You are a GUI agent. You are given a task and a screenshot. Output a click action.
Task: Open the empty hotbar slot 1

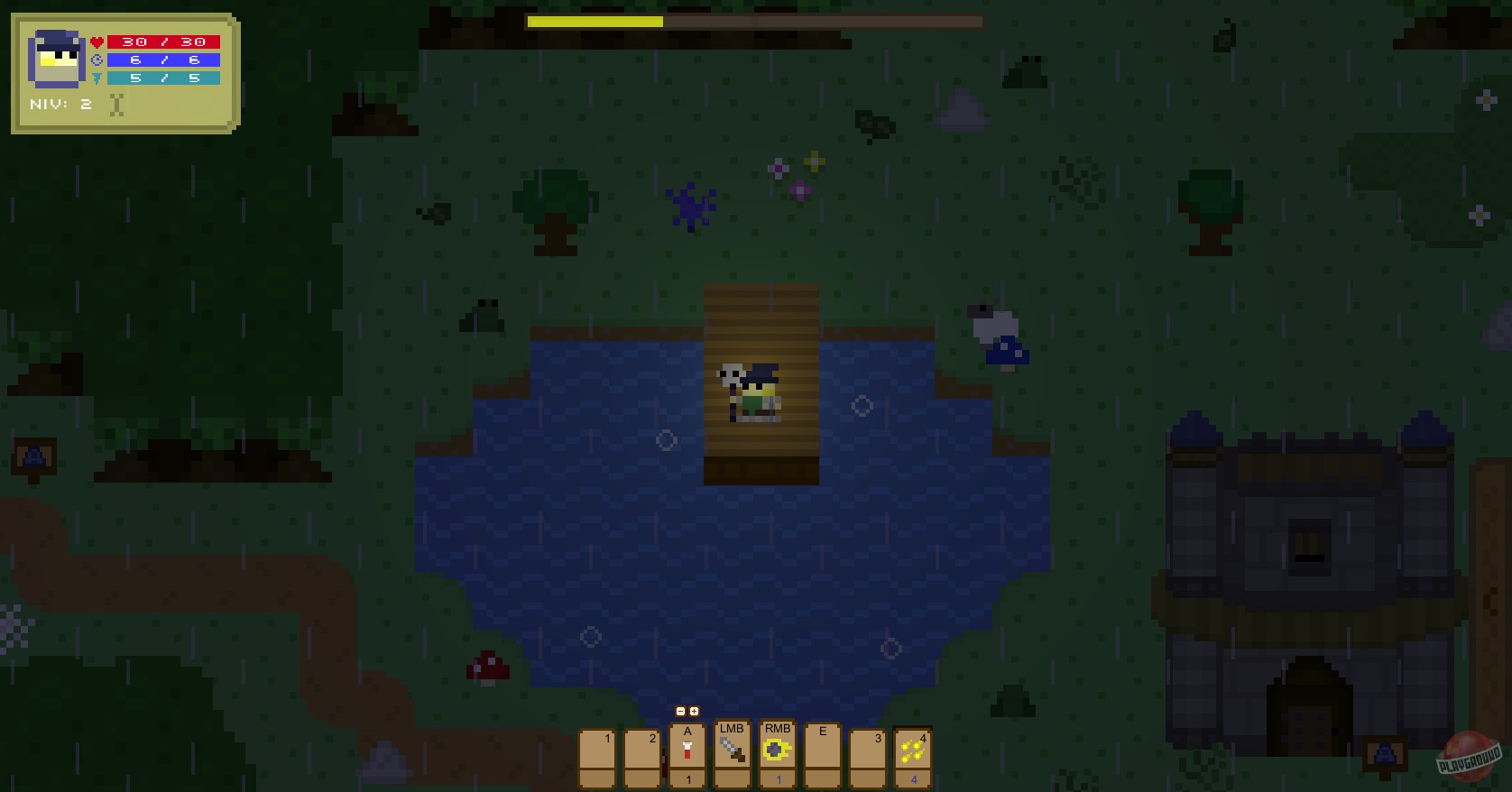click(x=596, y=756)
